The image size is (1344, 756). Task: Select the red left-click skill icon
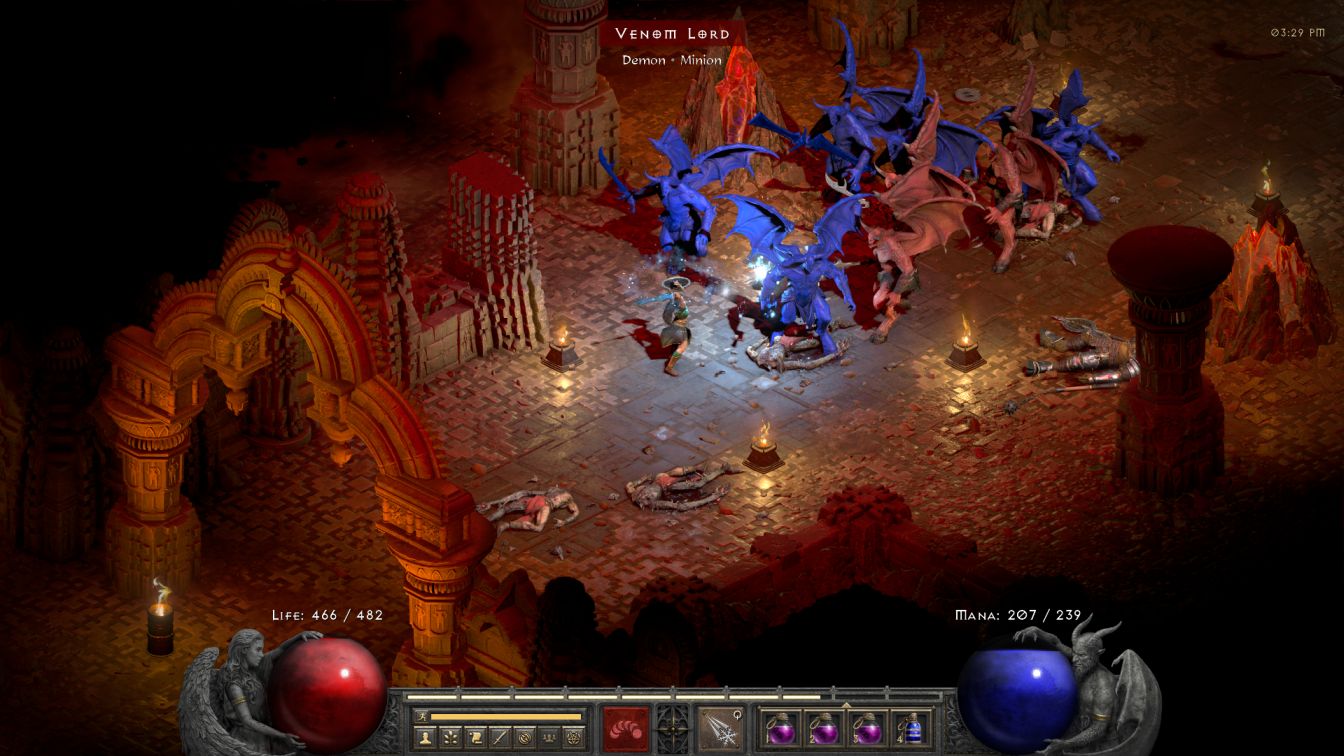point(625,727)
